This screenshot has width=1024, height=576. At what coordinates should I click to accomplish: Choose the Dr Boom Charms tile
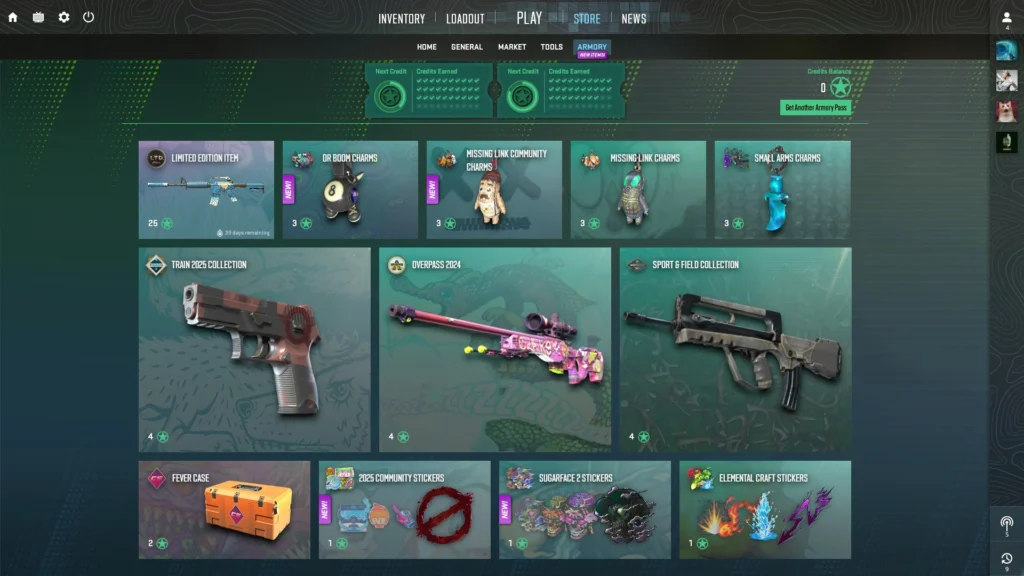(350, 189)
